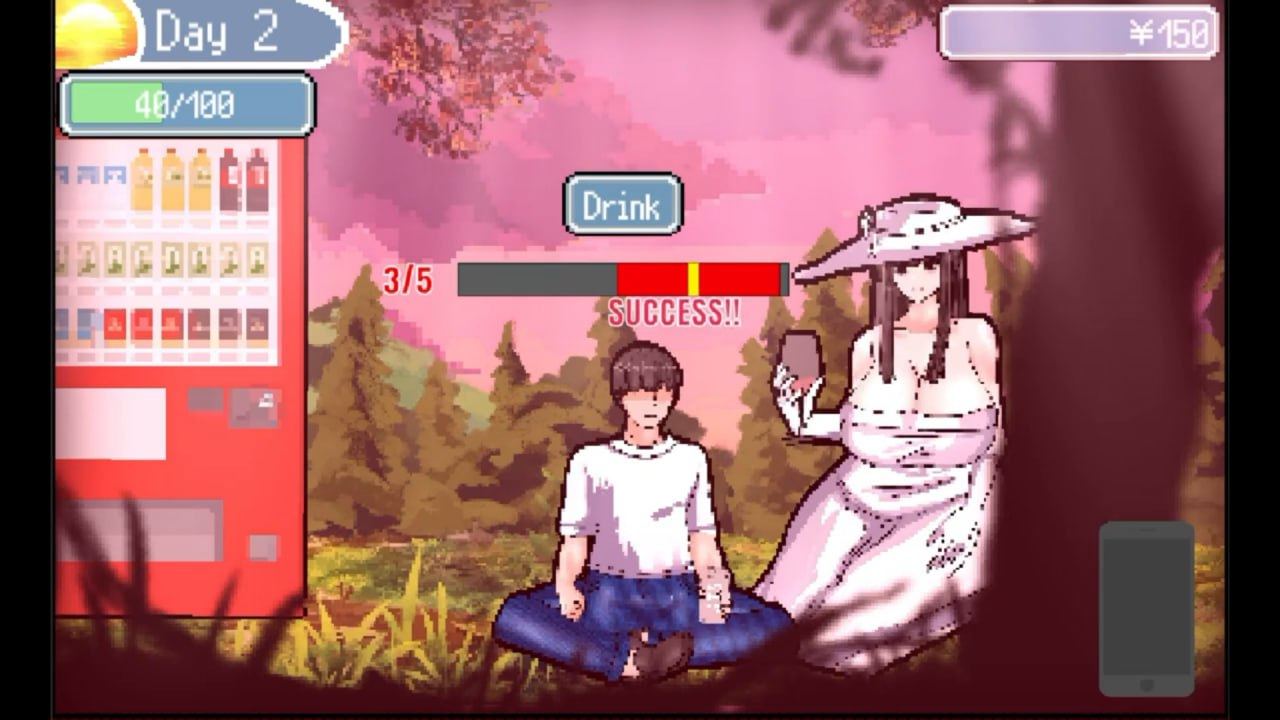Open the smartphone in the corner
The image size is (1280, 720).
(1147, 600)
